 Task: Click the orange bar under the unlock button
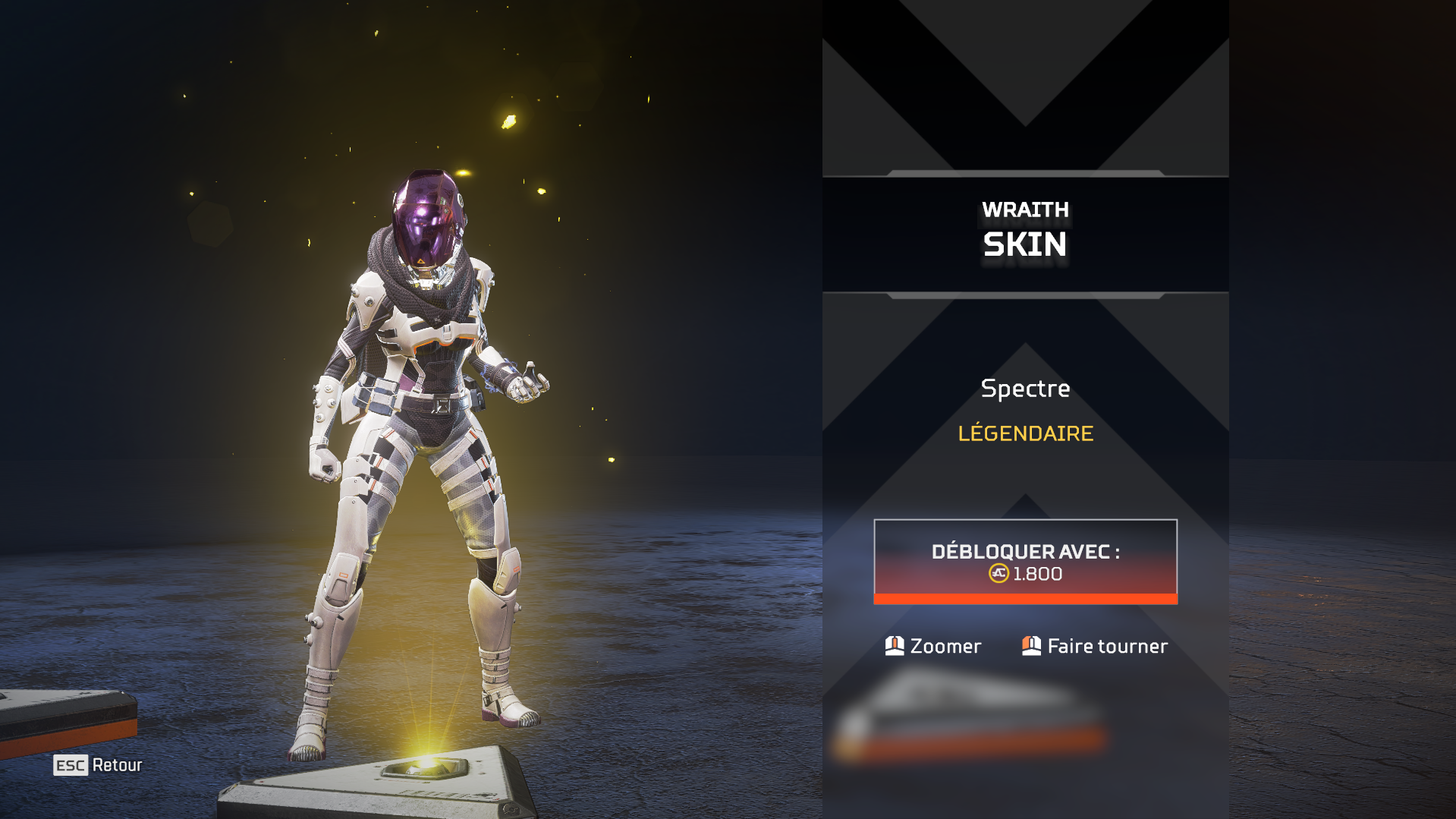click(1025, 600)
